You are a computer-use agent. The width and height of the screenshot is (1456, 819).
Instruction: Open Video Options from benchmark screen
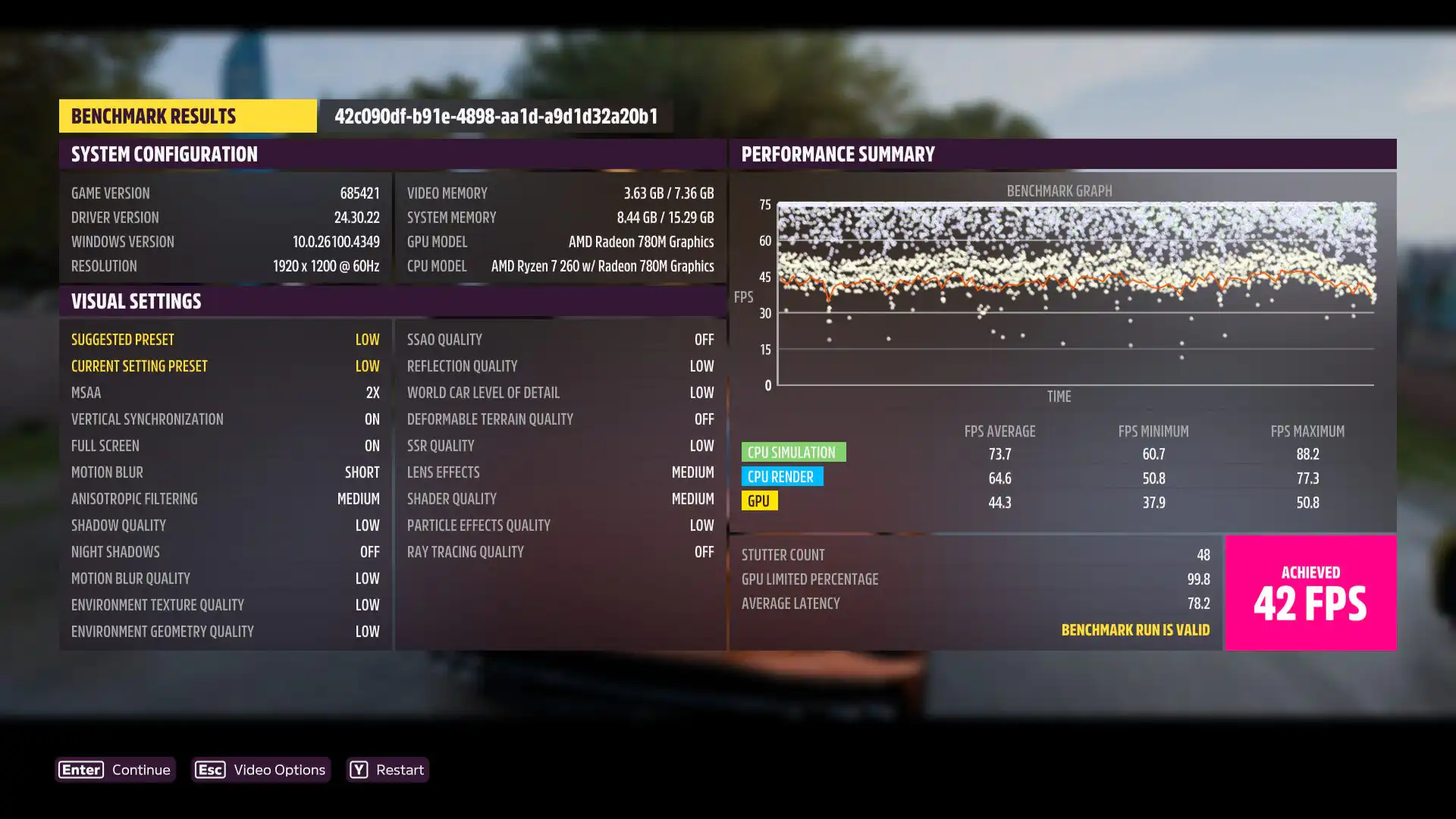pos(261,770)
